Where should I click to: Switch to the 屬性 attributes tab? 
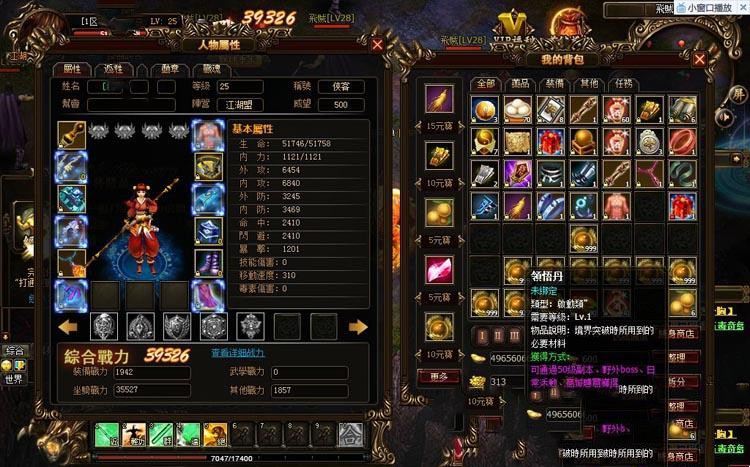[x=72, y=69]
